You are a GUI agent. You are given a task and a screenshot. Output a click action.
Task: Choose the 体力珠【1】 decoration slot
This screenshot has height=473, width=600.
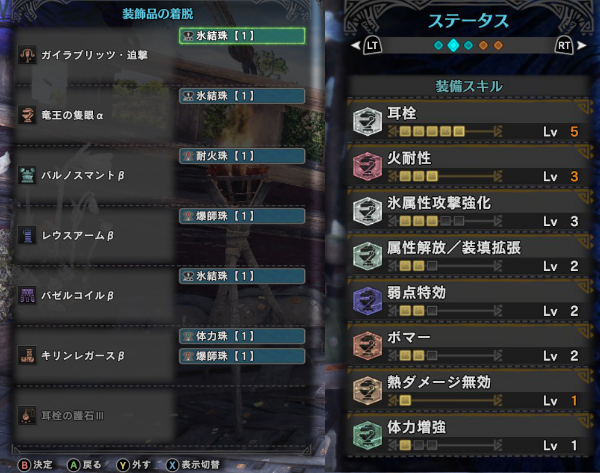[x=242, y=336]
